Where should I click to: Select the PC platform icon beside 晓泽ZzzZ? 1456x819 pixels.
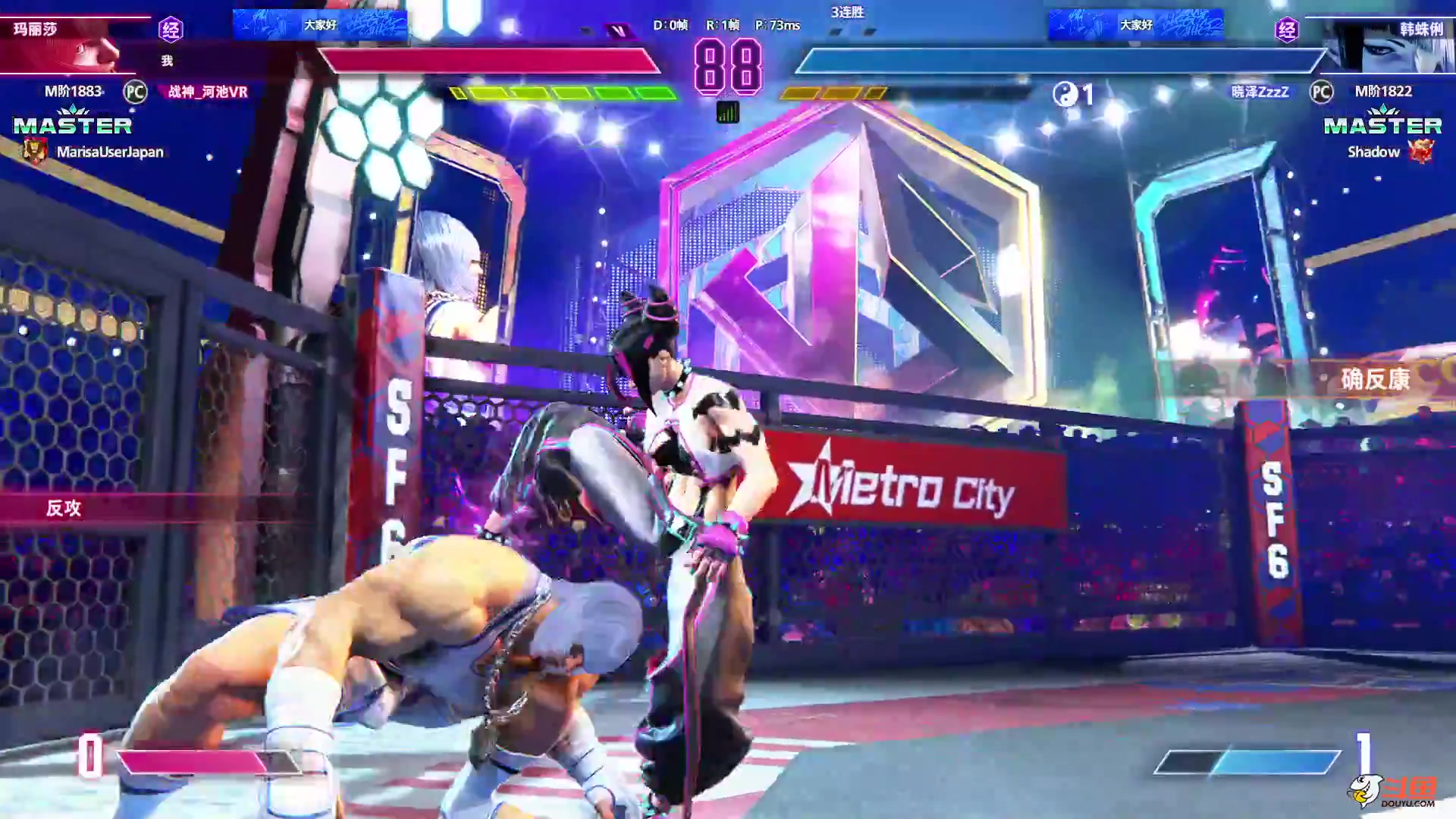[1321, 92]
